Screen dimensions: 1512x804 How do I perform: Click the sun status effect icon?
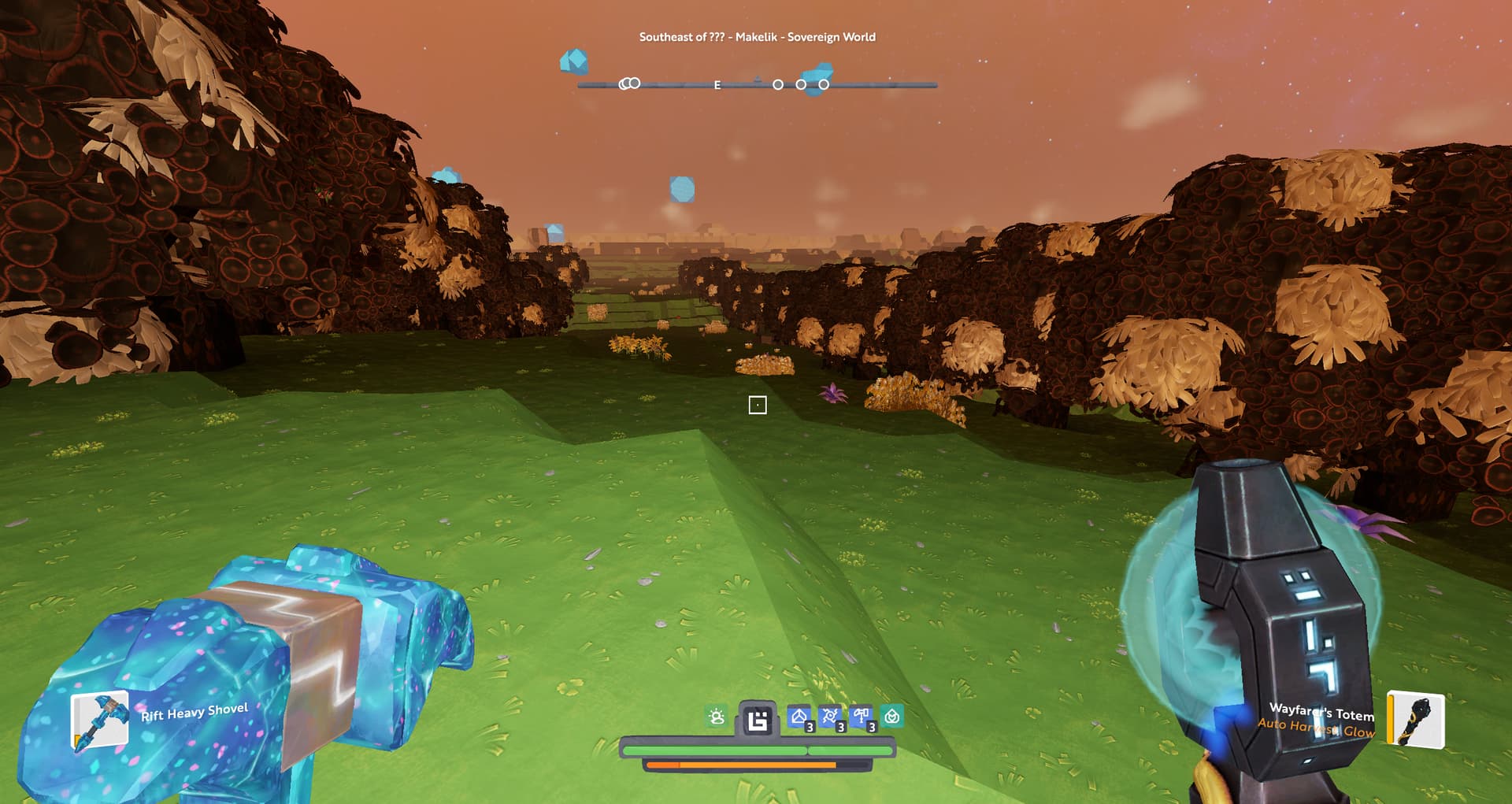(x=717, y=717)
